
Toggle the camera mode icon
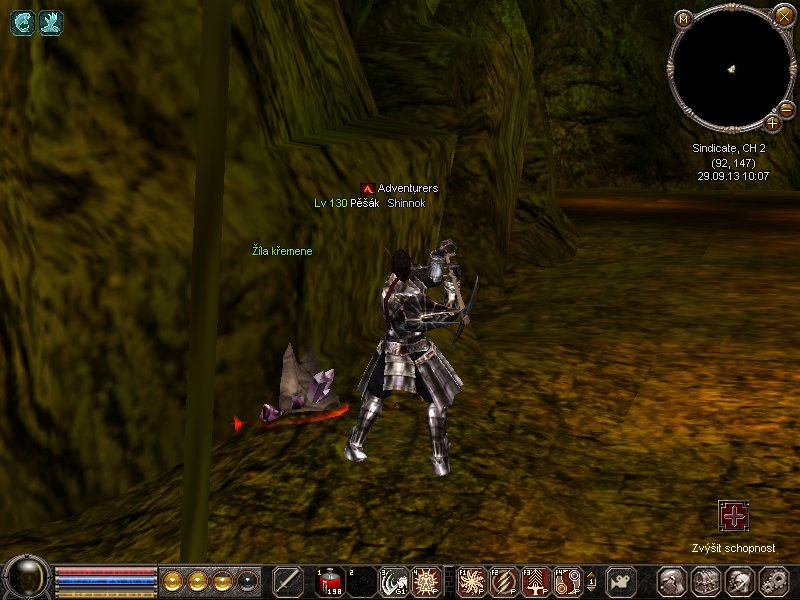[x=622, y=581]
